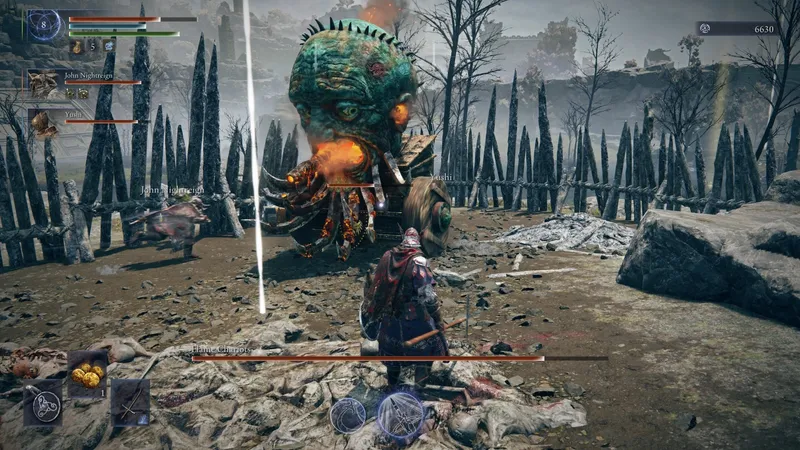
Task: Activate the radiant sword ultimate art
Action: pyautogui.click(x=400, y=416)
